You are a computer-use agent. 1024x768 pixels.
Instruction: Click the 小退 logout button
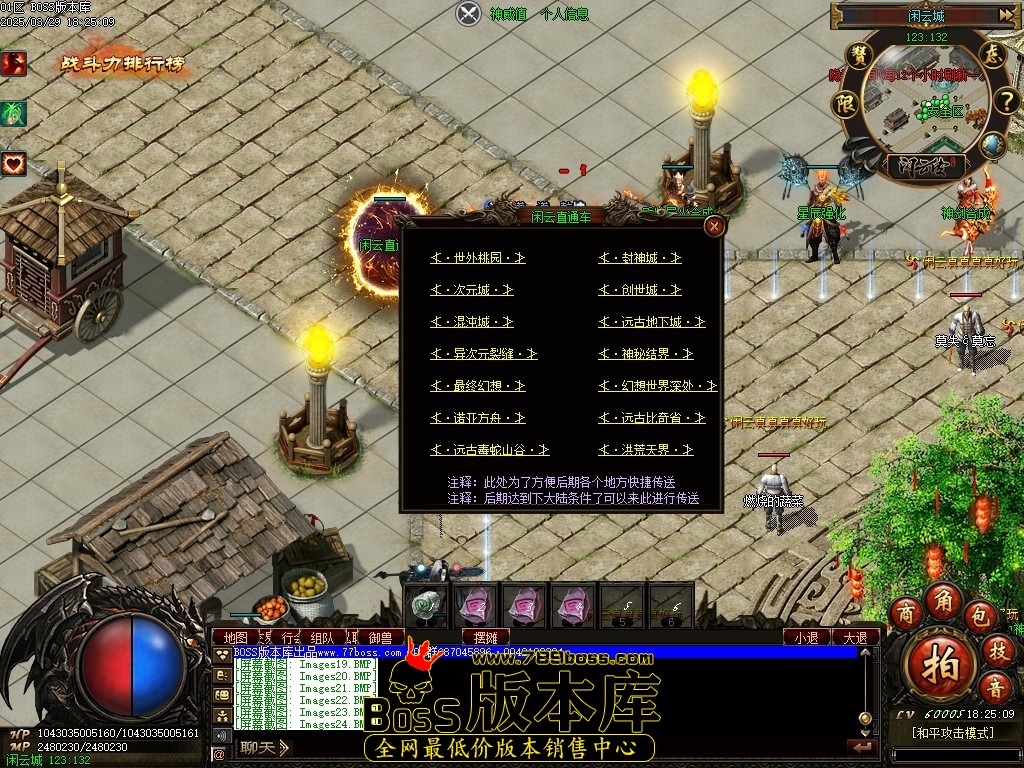coord(806,637)
